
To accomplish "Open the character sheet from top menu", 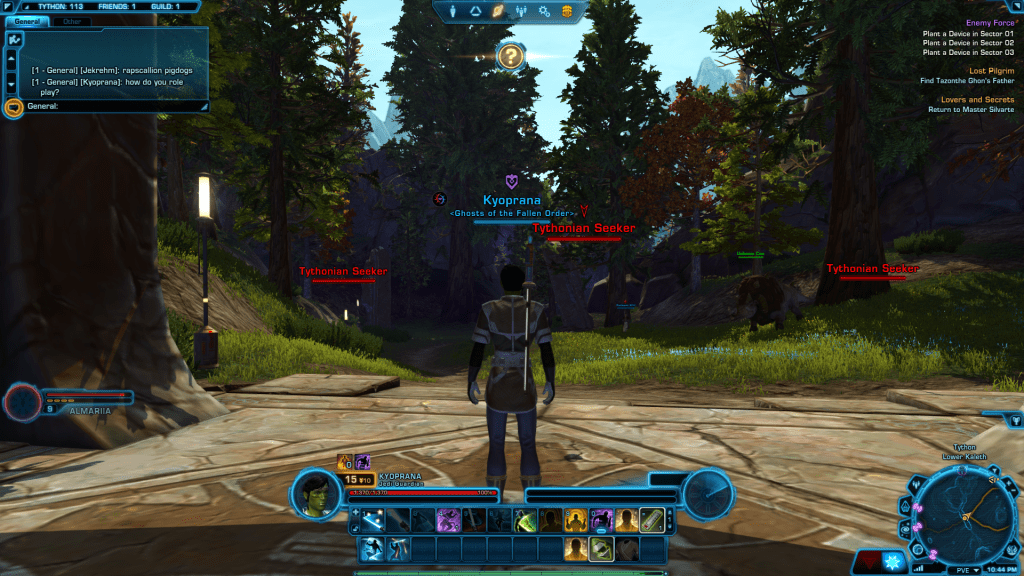I will [x=453, y=12].
